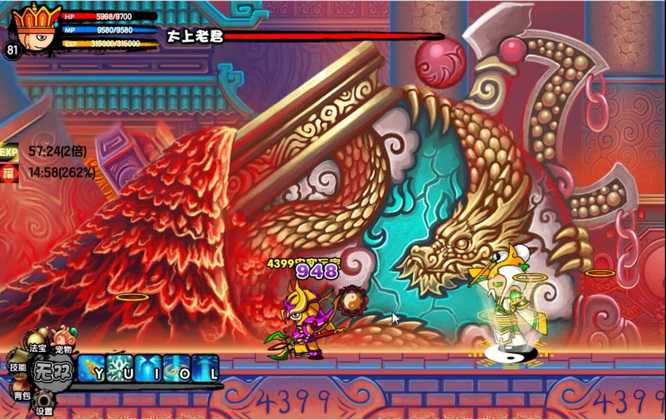
Task: Use the water pillar skill labeled L
Action: [x=206, y=367]
